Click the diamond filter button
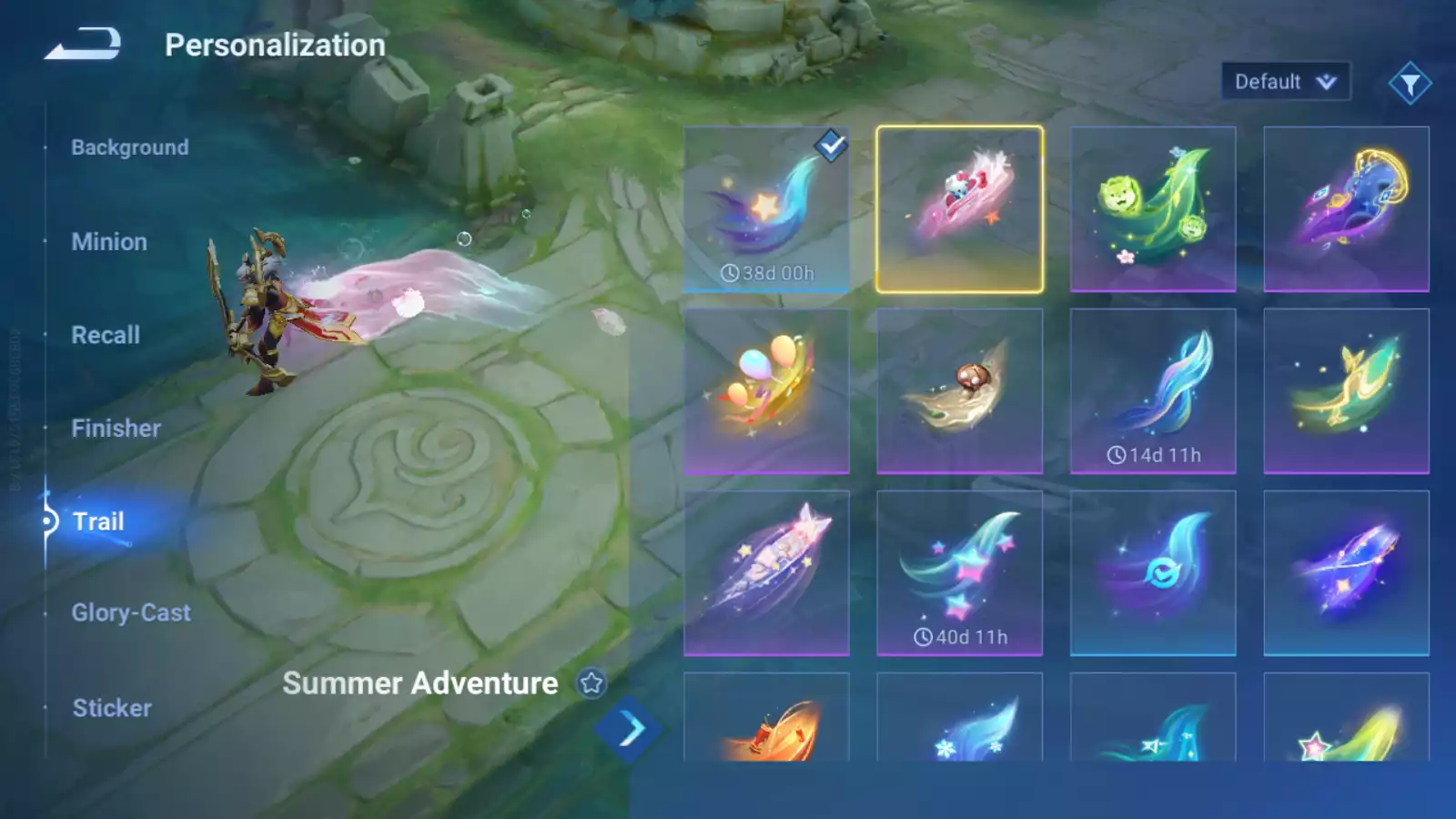The width and height of the screenshot is (1456, 819). coord(1410,84)
